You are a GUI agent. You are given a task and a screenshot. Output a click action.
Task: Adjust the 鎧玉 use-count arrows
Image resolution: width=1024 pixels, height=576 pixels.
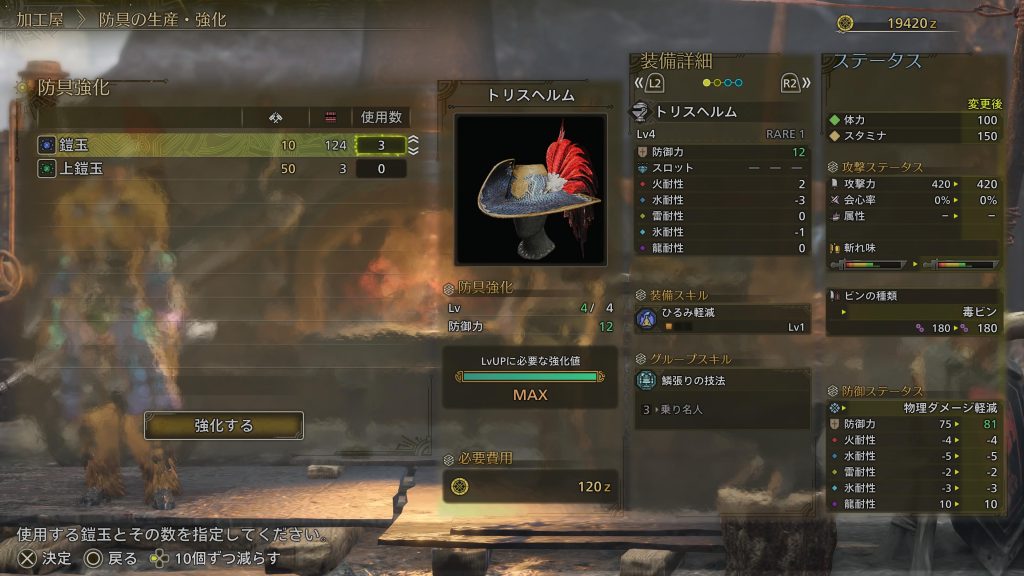click(413, 146)
